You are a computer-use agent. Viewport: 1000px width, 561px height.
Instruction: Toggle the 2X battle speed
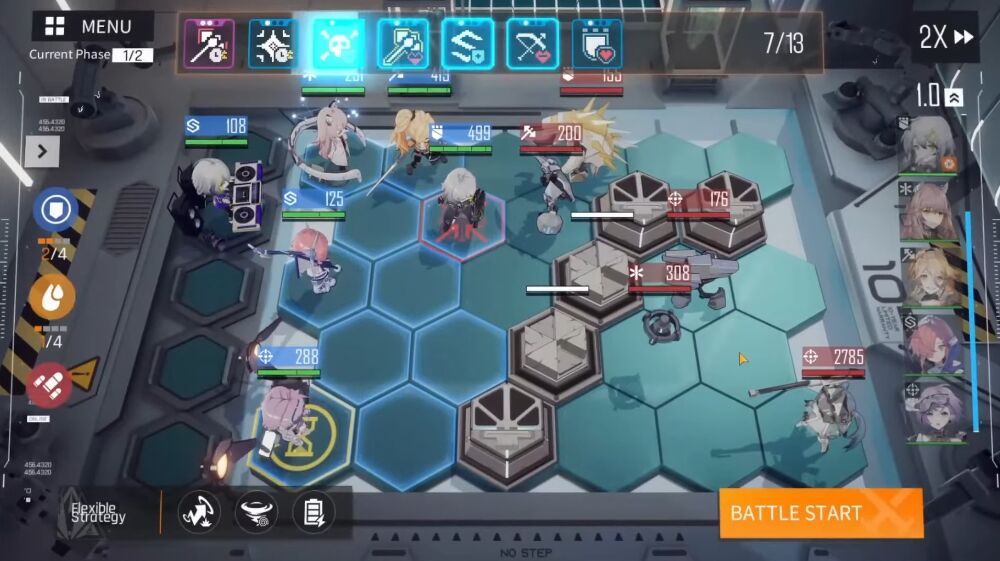(945, 38)
